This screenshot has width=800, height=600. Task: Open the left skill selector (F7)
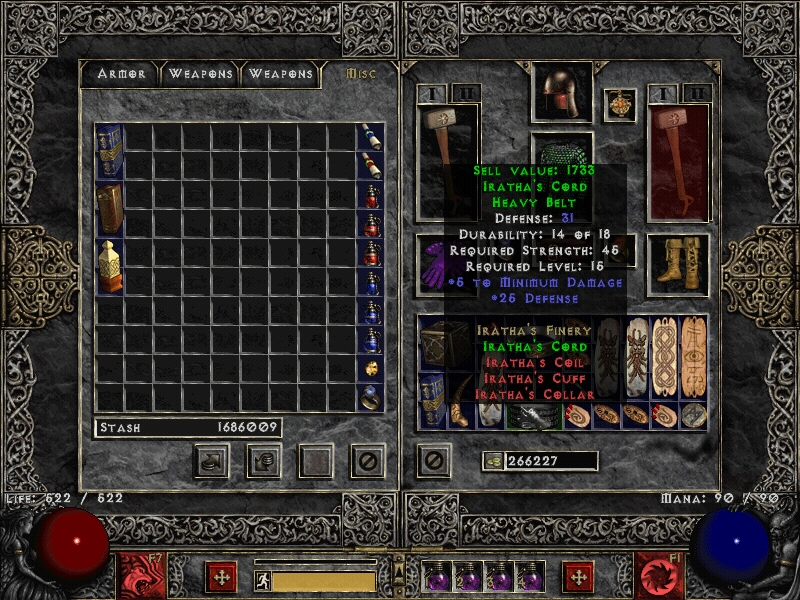[x=138, y=576]
